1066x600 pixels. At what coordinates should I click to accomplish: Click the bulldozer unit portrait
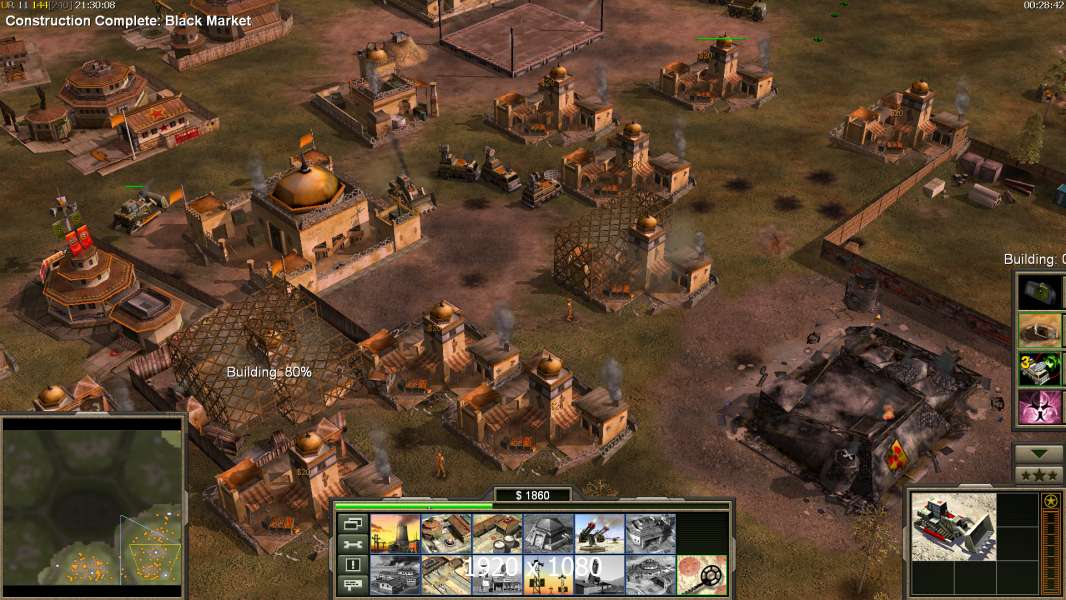click(953, 526)
